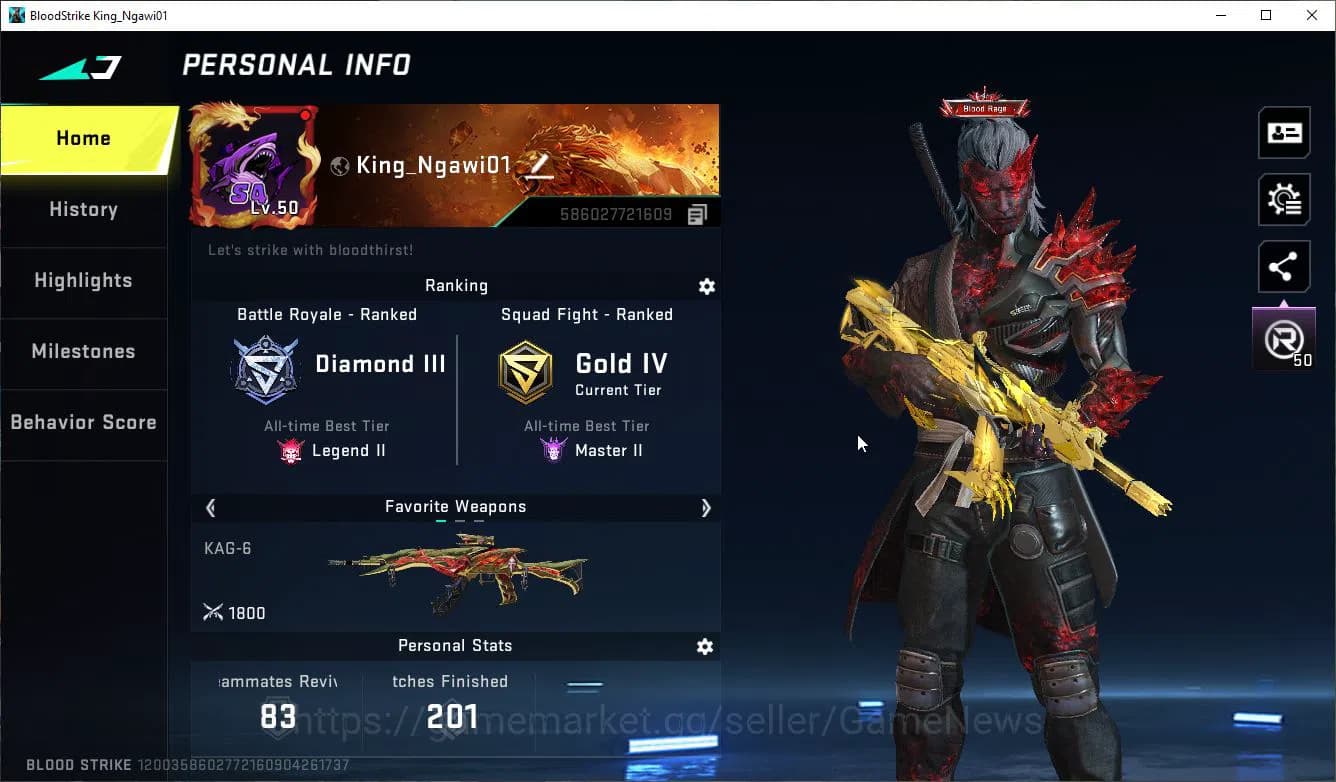Open the Personal Stats settings gear
This screenshot has height=782, width=1336.
point(705,646)
